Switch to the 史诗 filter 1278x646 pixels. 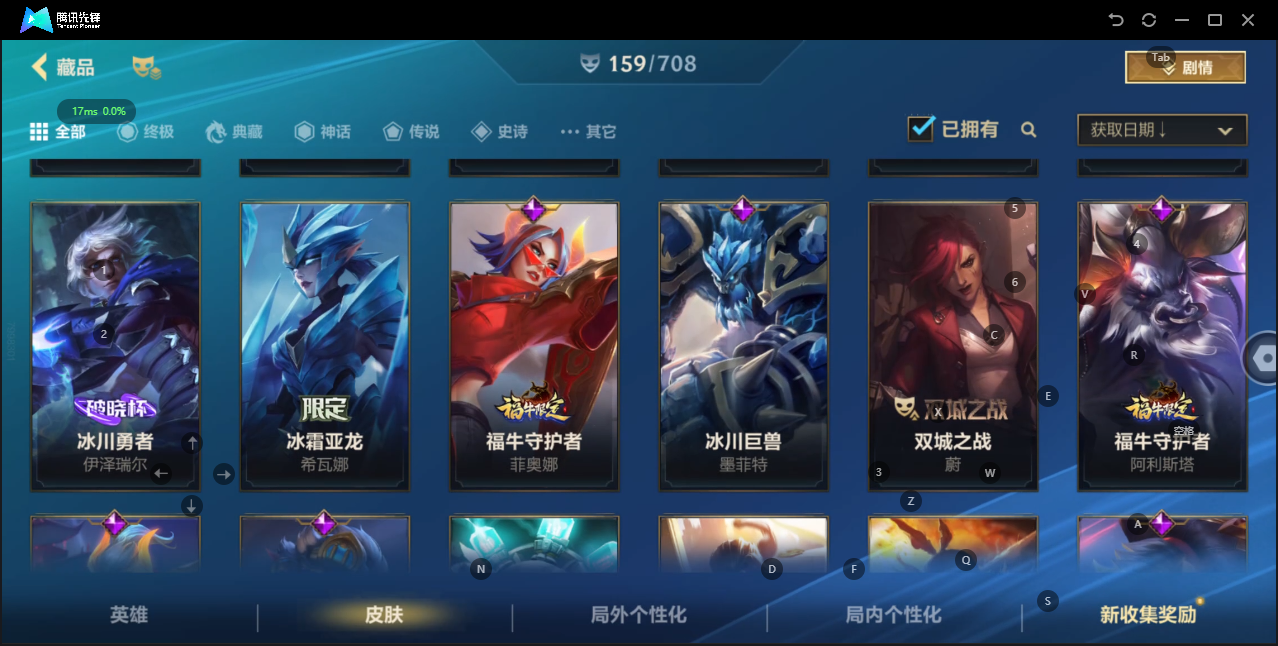tap(499, 131)
